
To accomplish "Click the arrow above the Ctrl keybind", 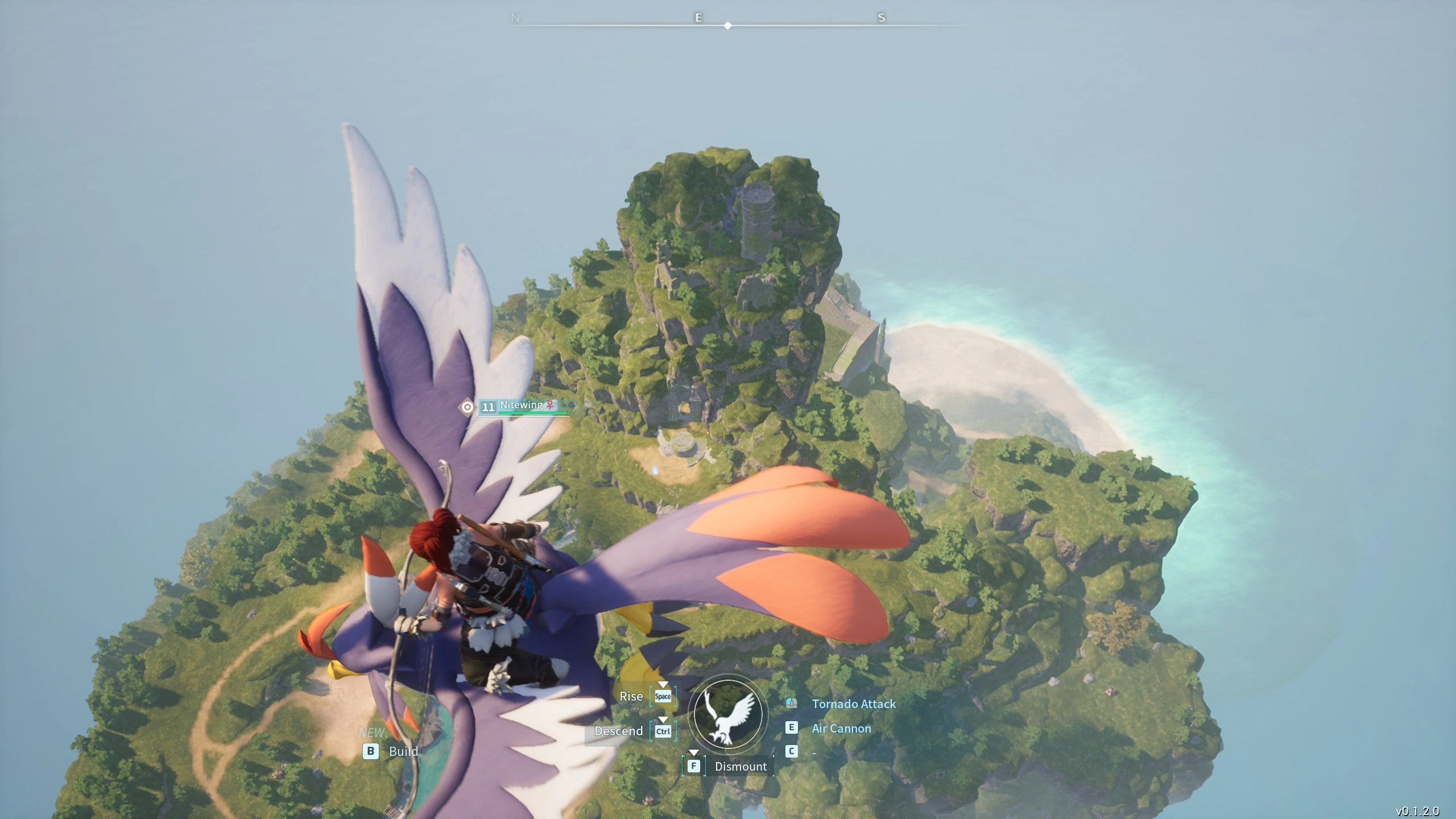I will coord(664,719).
